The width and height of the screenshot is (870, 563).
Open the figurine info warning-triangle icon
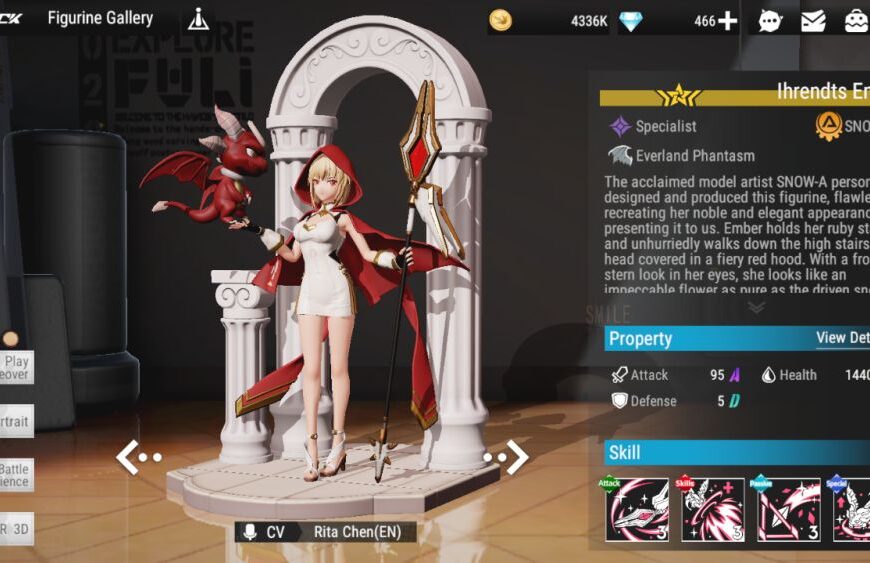[x=198, y=19]
